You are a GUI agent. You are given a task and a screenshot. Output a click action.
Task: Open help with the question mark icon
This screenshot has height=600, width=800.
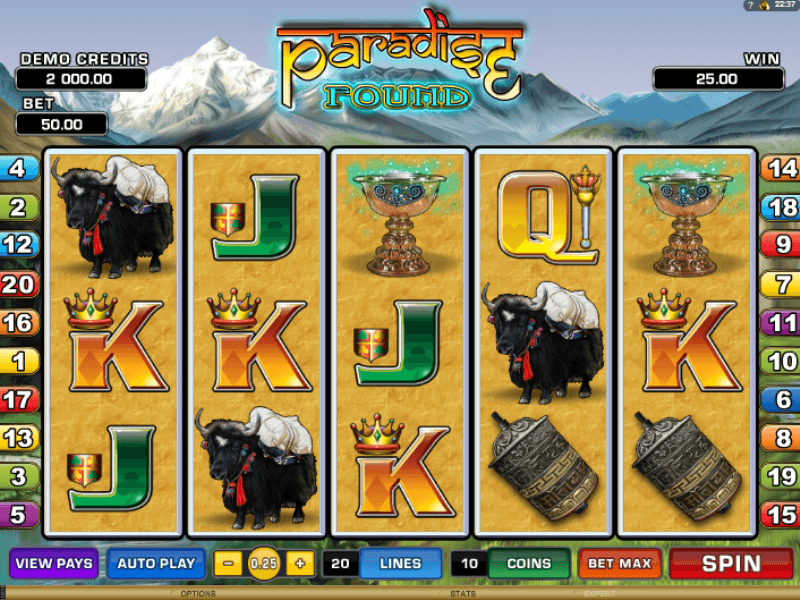click(x=747, y=5)
